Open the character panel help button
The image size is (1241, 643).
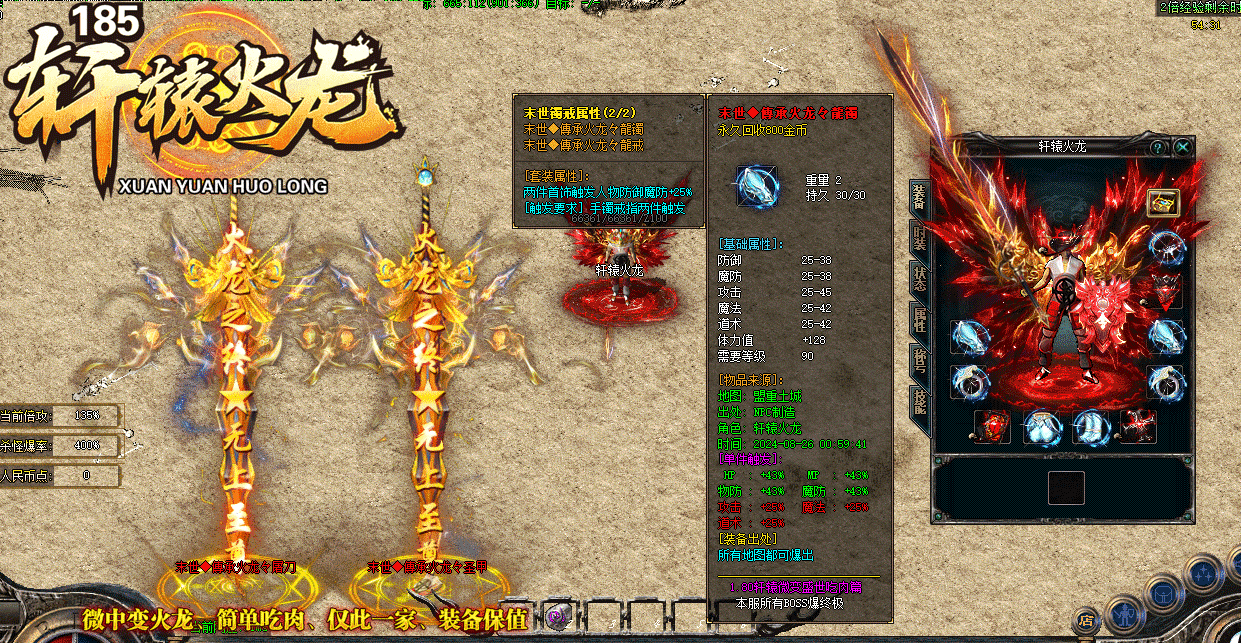[1159, 147]
